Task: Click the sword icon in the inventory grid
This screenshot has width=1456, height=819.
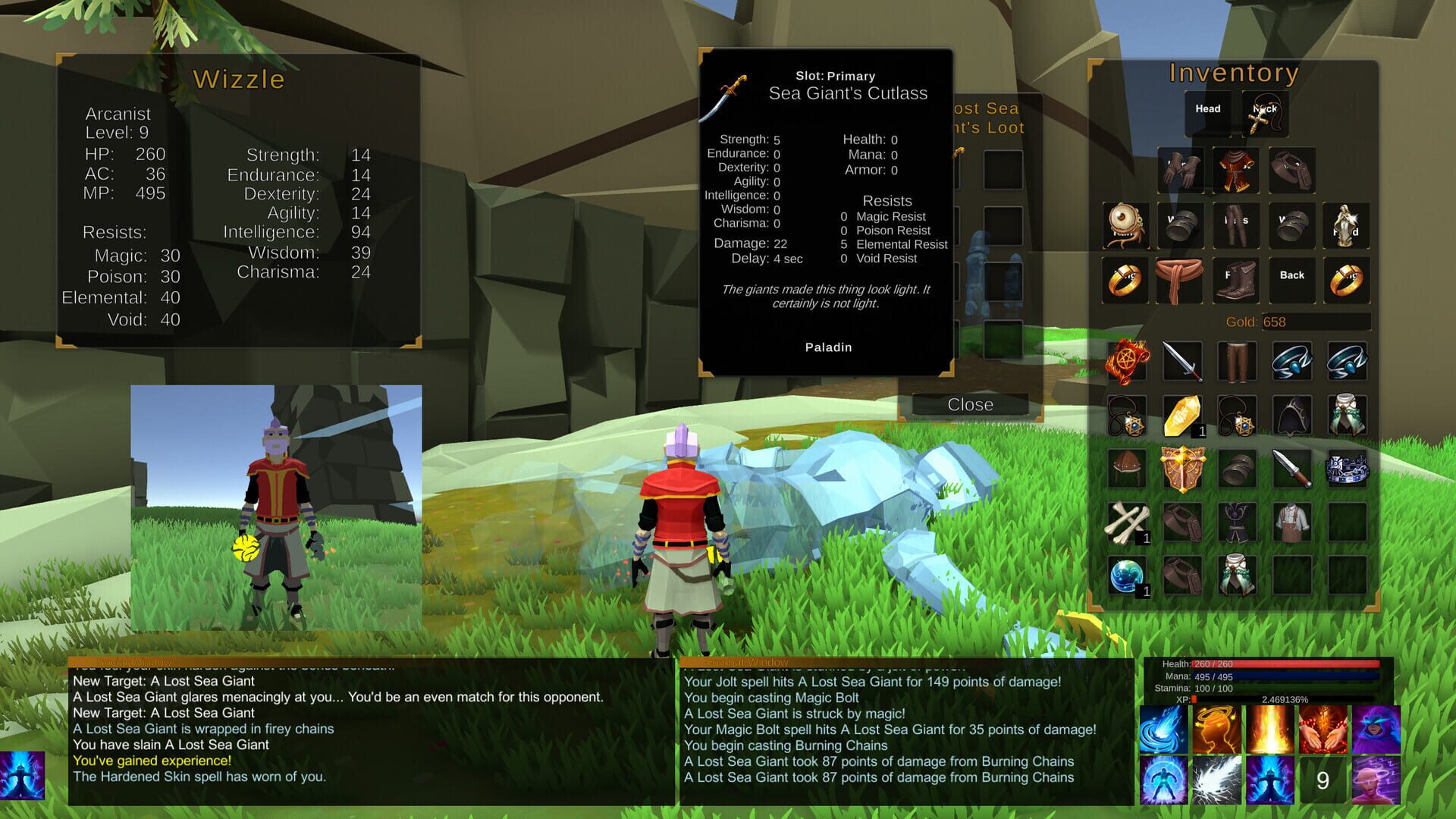Action: coord(1181,362)
